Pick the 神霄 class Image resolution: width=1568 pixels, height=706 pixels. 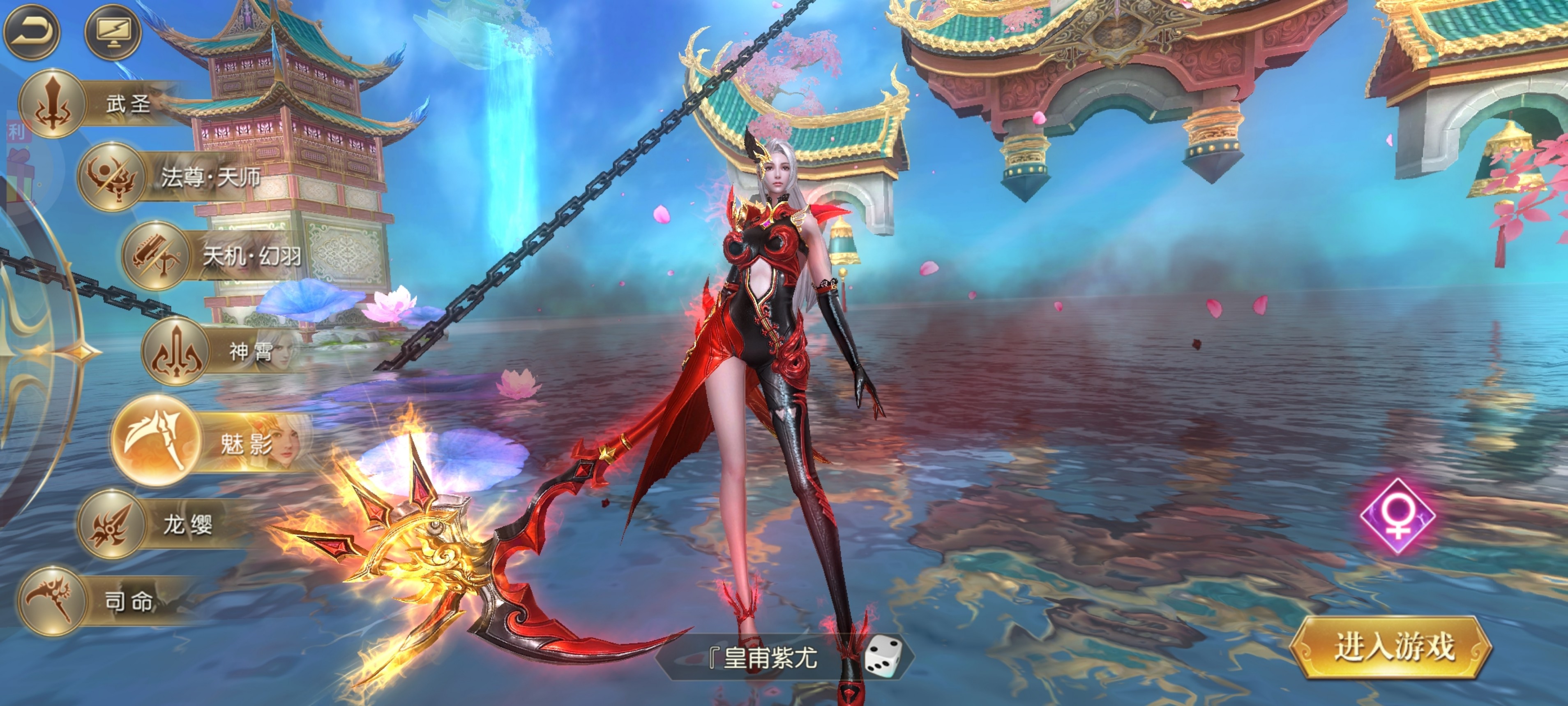pos(176,351)
